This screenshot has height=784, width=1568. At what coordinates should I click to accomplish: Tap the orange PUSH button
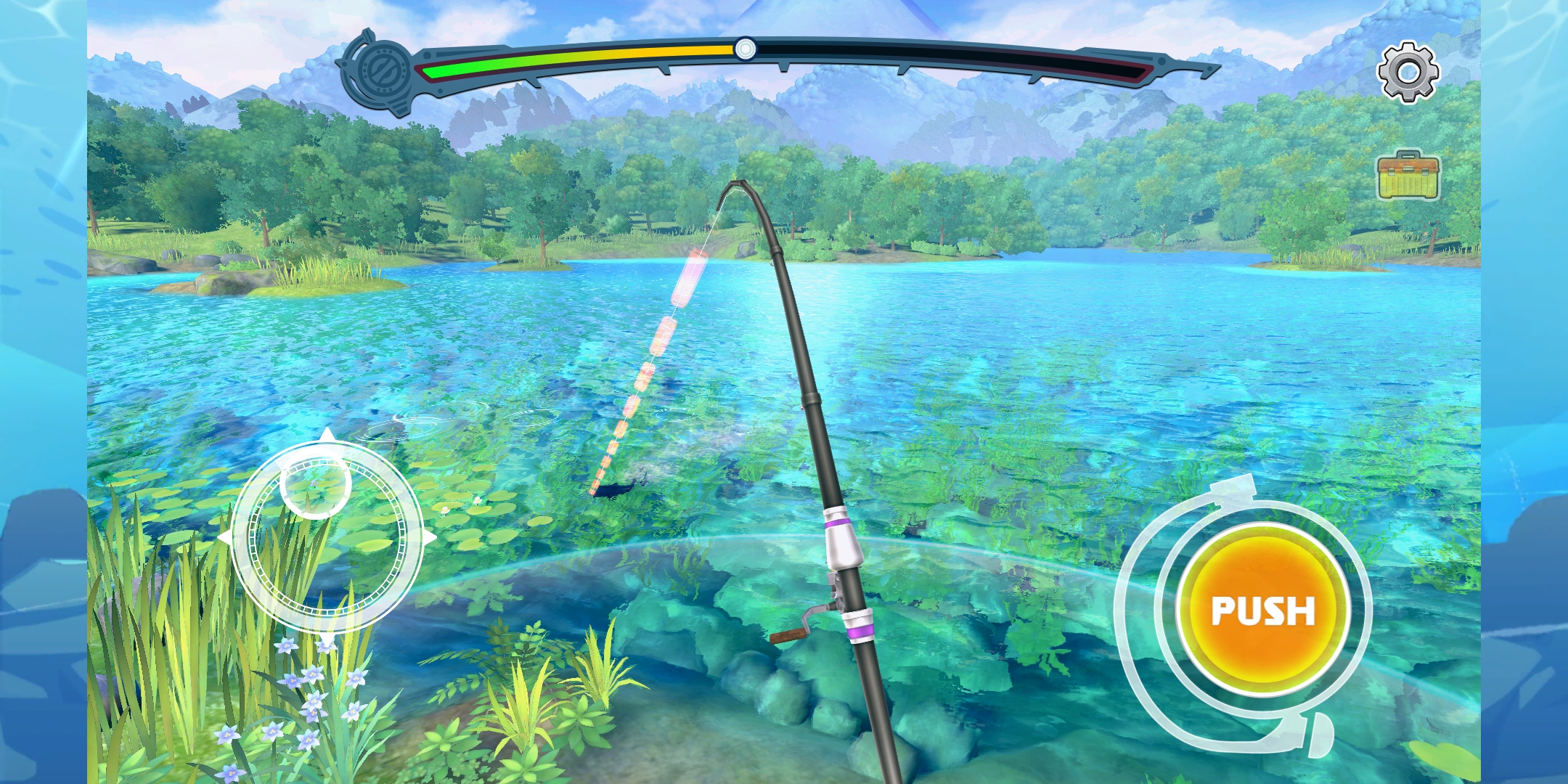coord(1262,610)
